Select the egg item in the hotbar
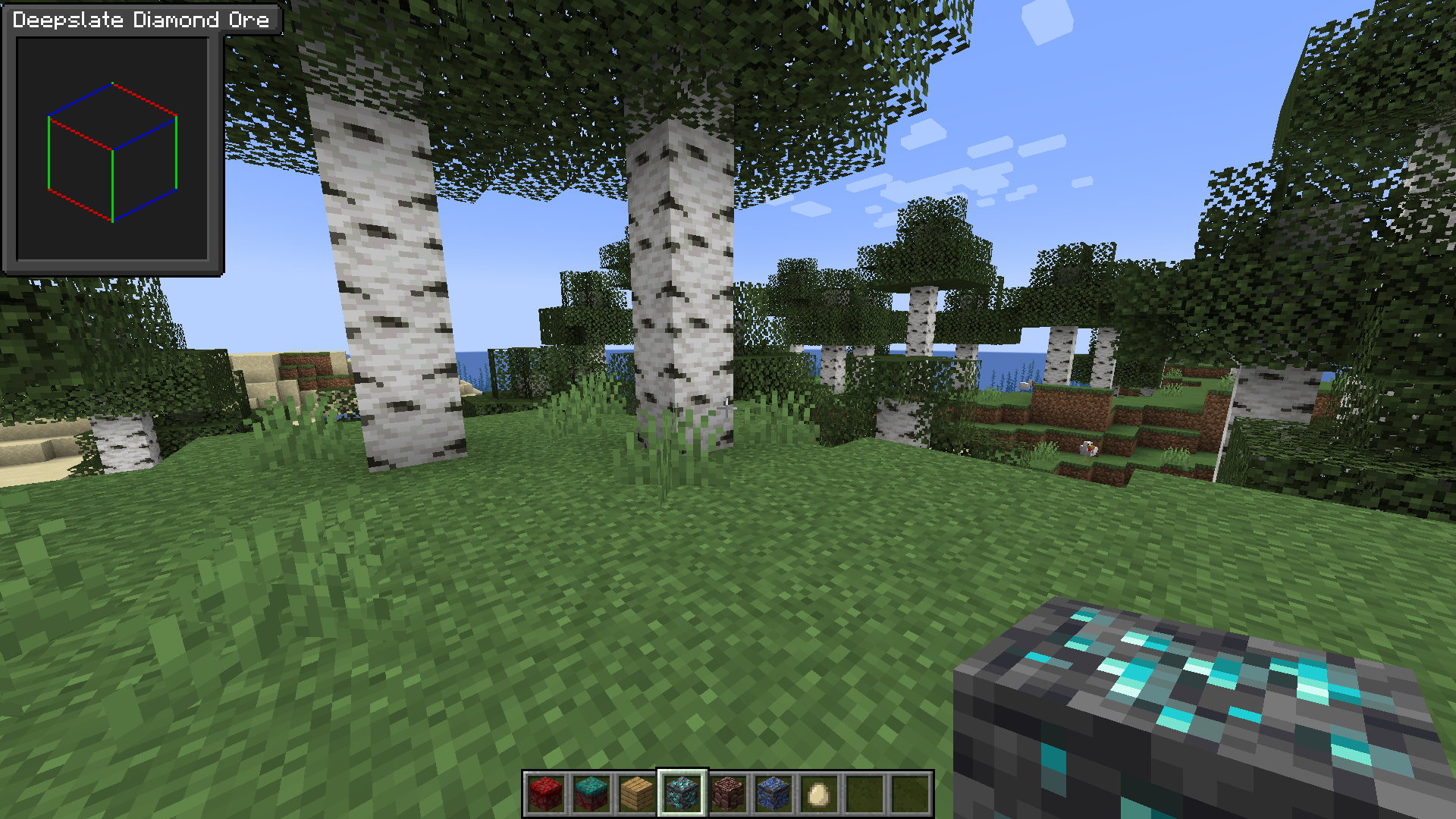Viewport: 1456px width, 819px height. pyautogui.click(x=818, y=795)
